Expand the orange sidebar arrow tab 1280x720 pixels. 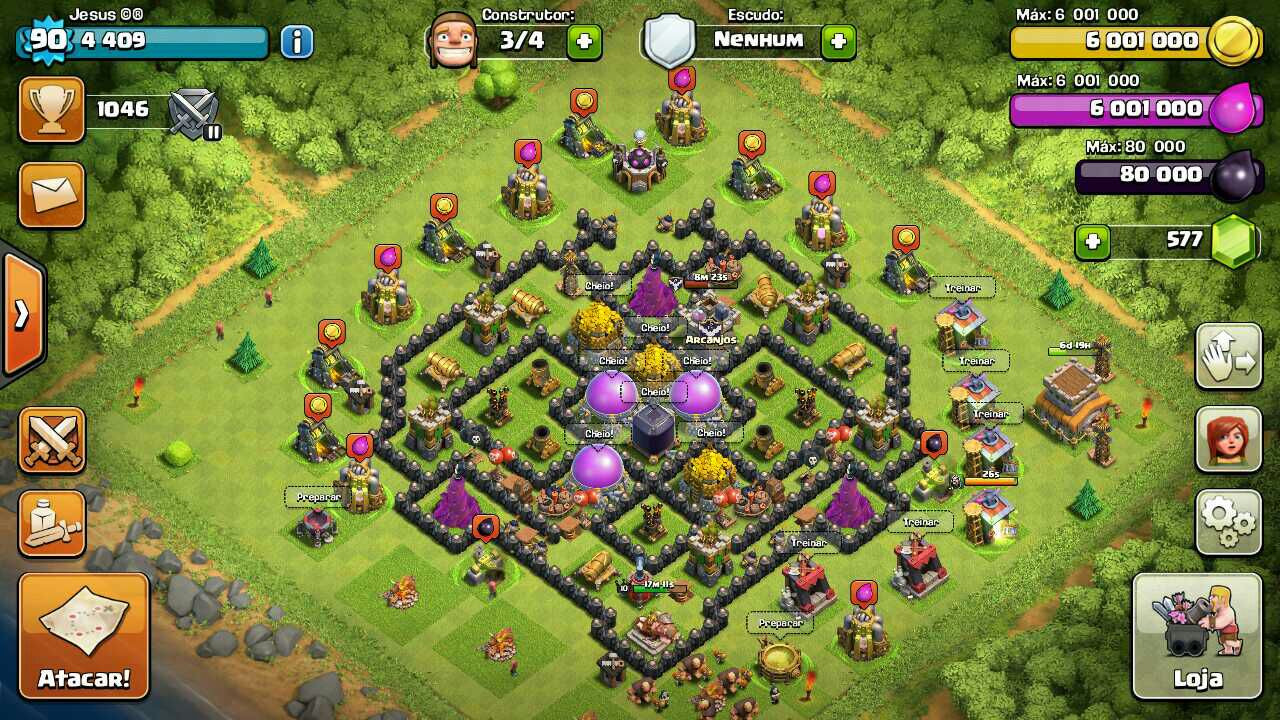[x=20, y=312]
